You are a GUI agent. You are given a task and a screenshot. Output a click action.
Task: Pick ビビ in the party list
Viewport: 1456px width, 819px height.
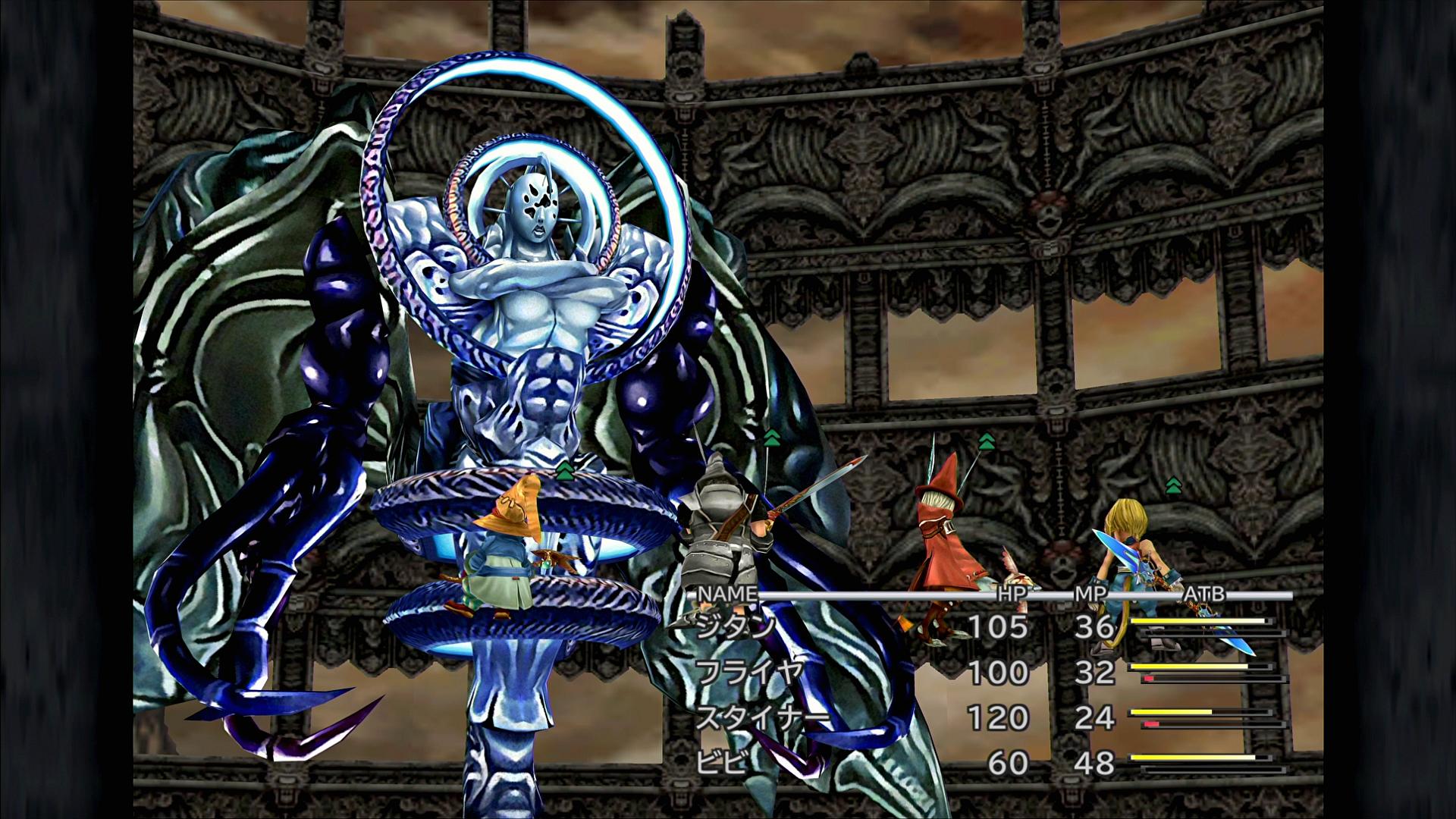click(720, 762)
